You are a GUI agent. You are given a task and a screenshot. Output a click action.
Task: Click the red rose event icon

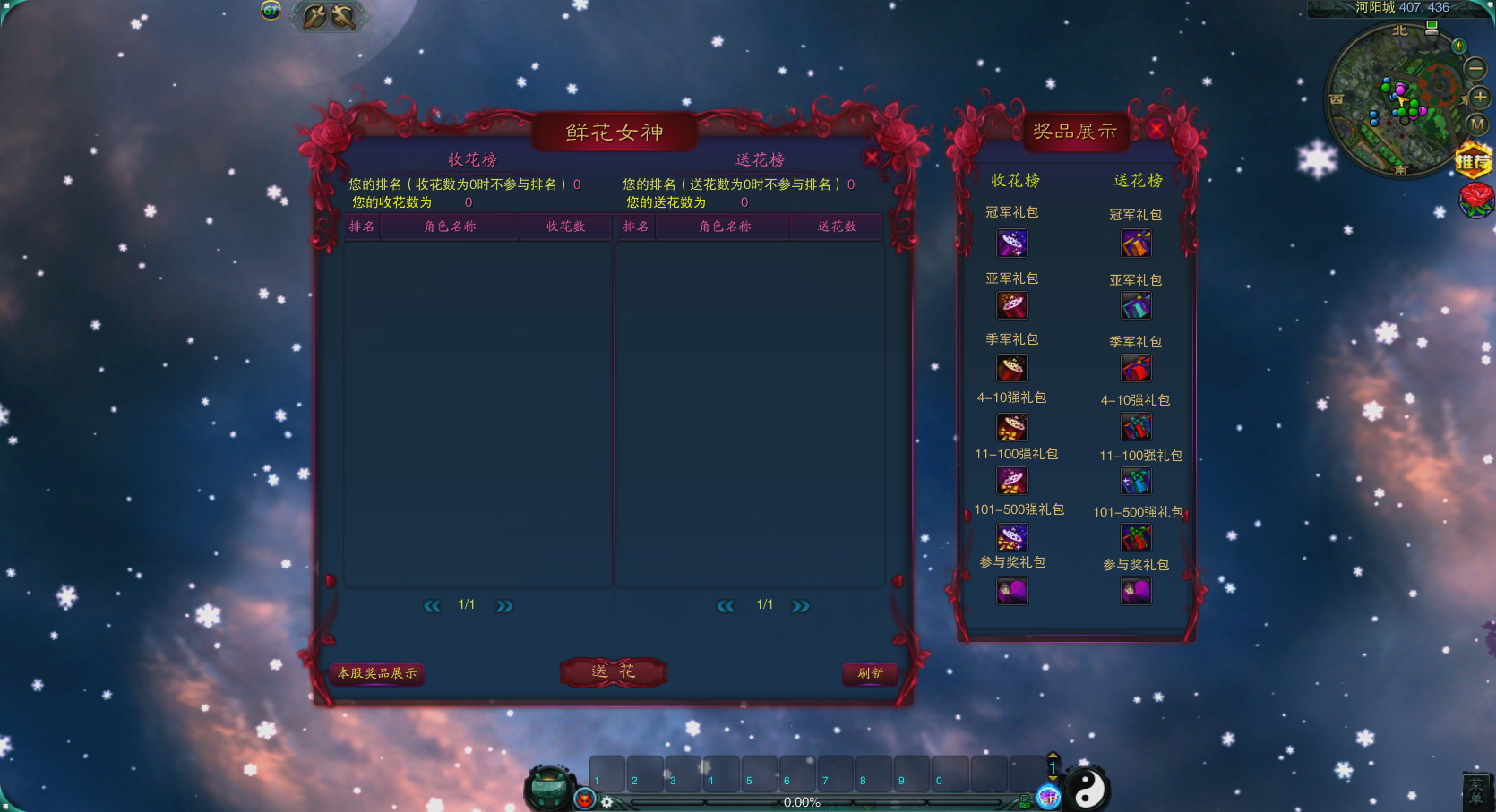(x=1476, y=199)
